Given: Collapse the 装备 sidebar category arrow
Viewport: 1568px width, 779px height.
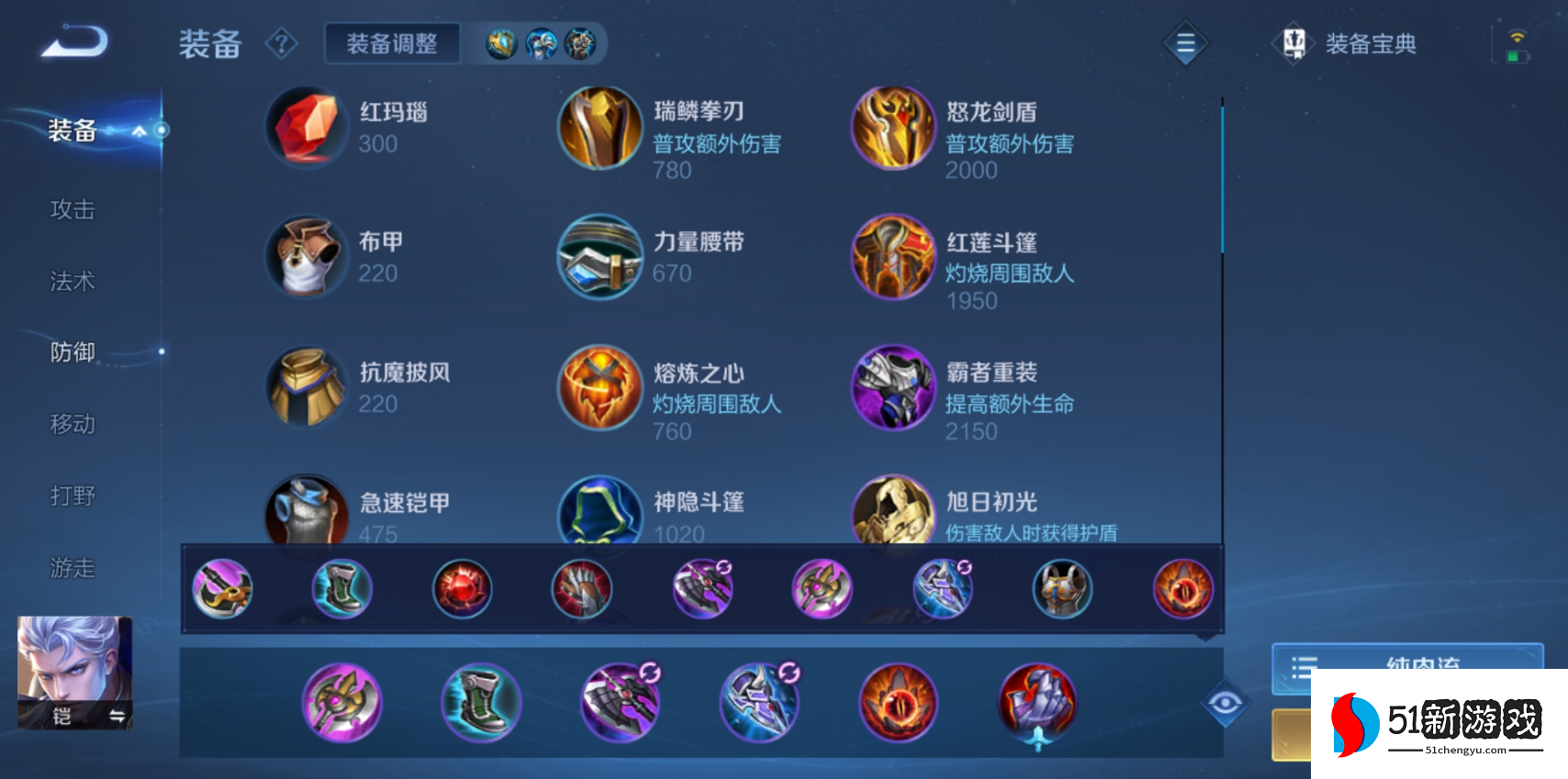Looking at the screenshot, I should [140, 130].
